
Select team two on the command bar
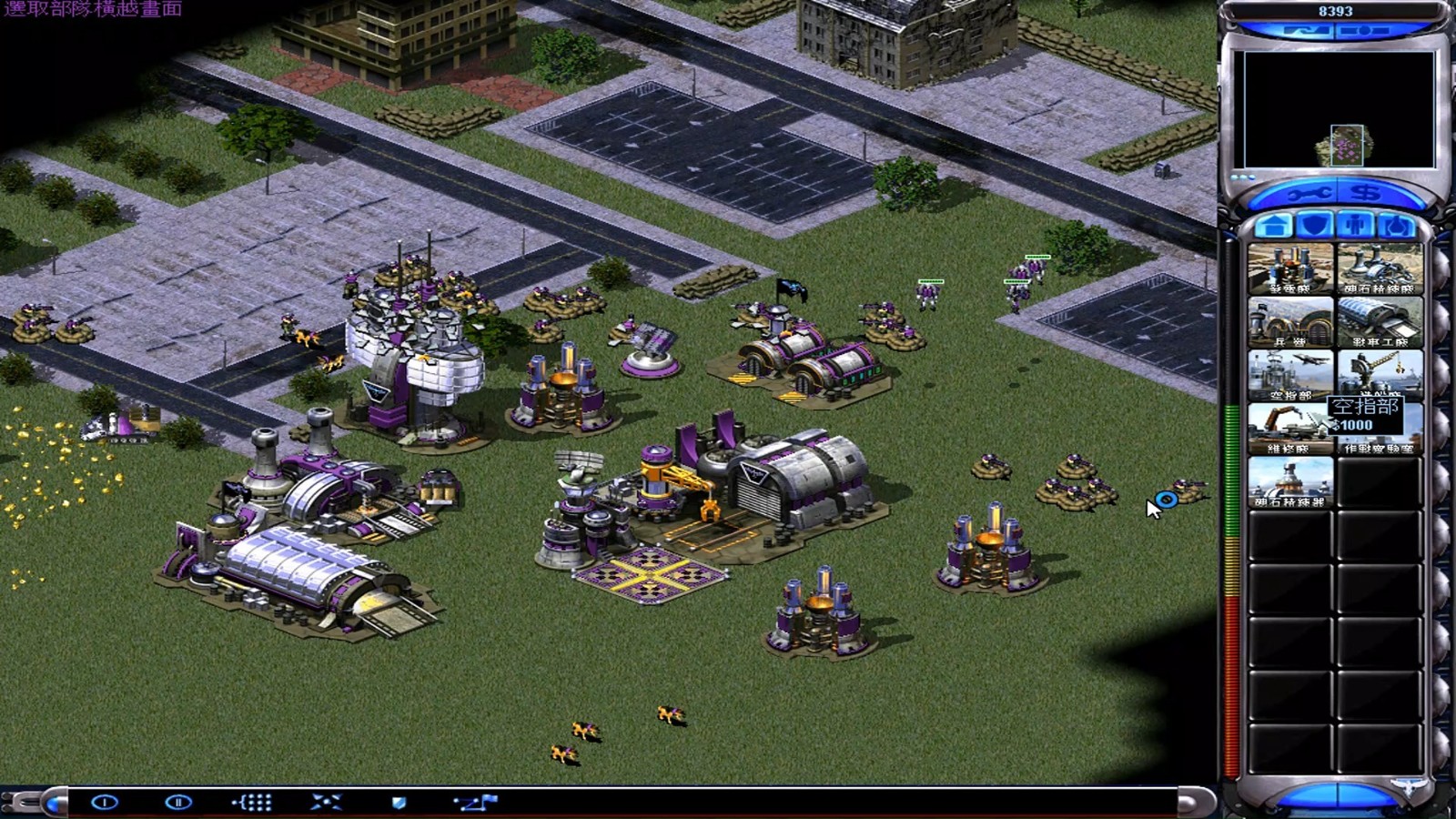click(x=178, y=802)
